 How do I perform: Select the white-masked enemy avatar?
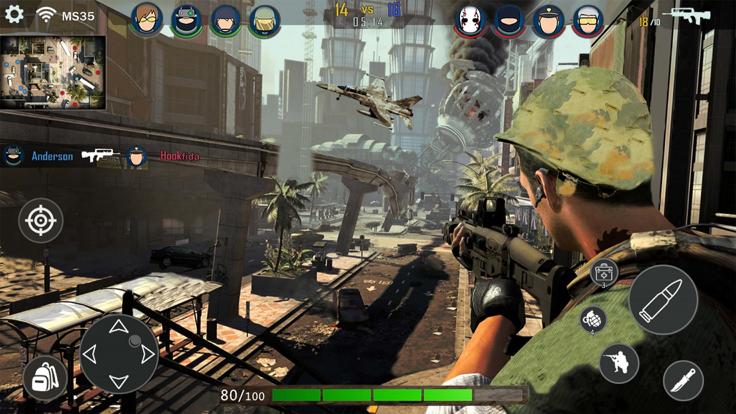click(471, 19)
